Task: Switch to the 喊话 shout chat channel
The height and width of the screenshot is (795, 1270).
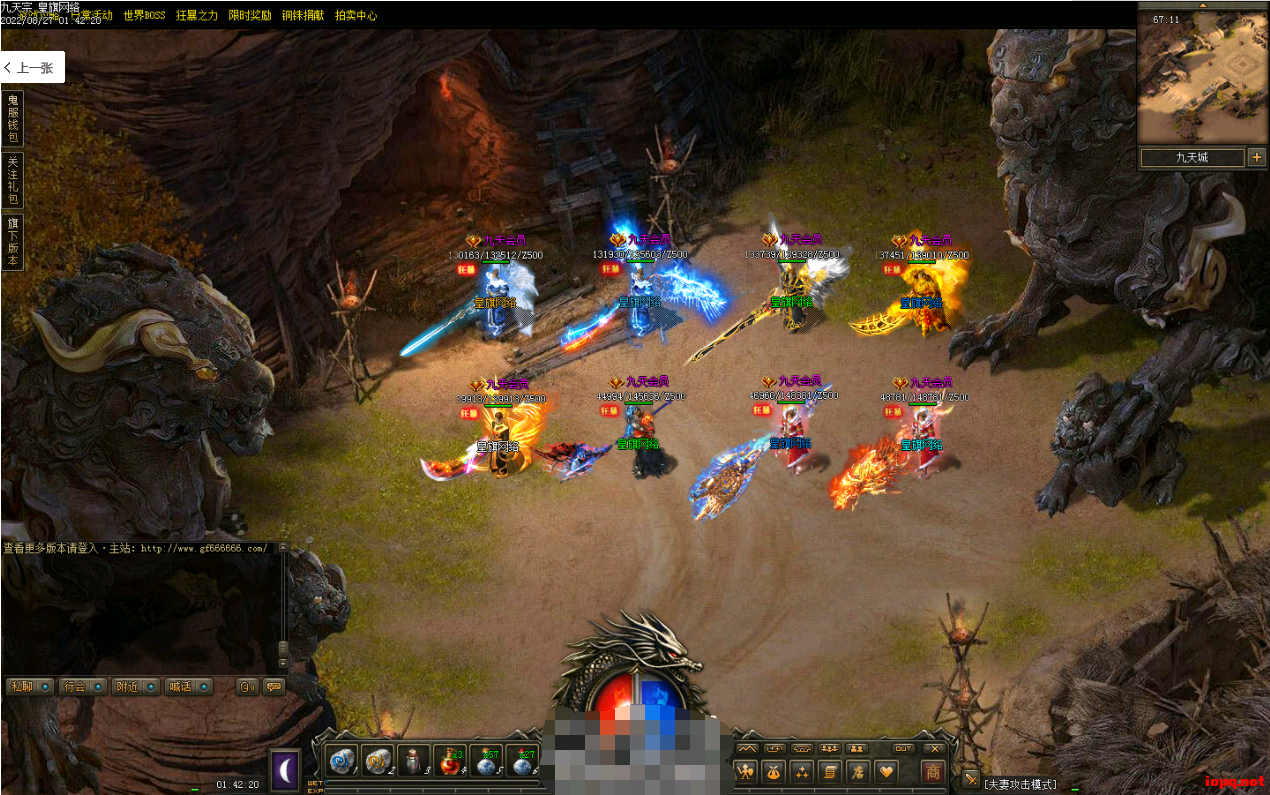Action: coord(188,687)
